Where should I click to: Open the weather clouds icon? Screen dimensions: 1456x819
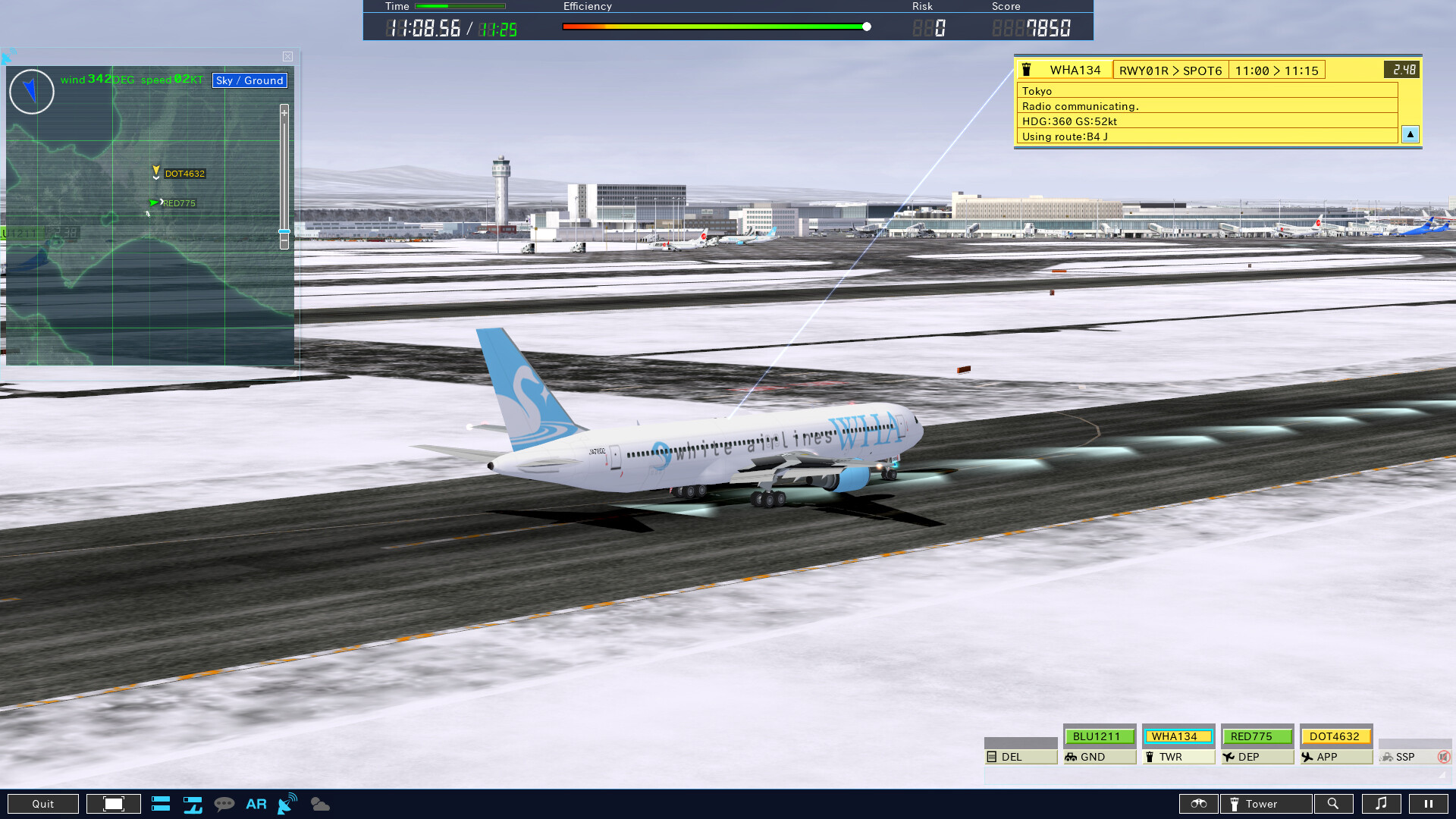319,804
